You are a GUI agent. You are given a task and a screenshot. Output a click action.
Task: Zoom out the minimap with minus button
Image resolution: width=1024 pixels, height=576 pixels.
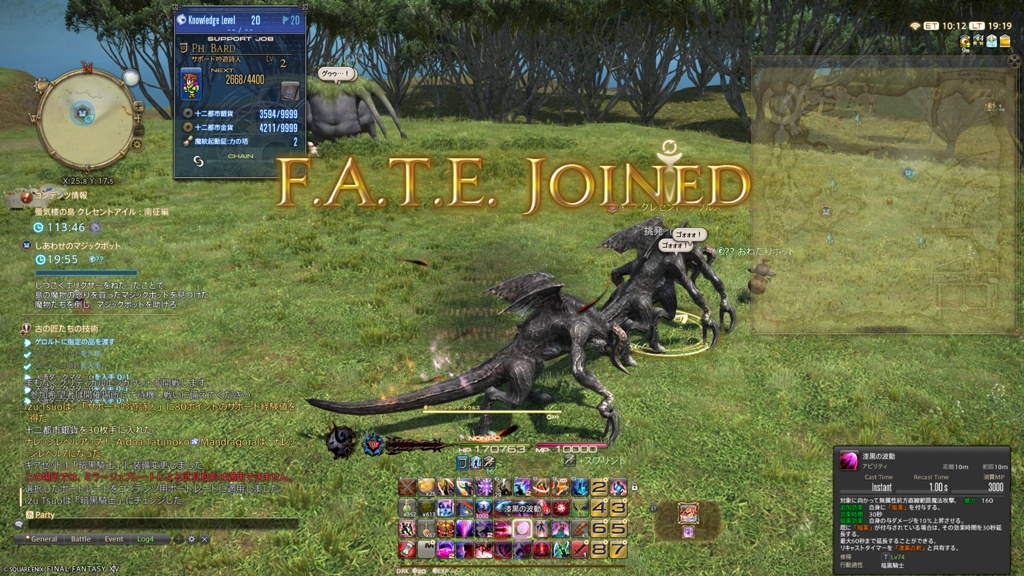tap(138, 129)
